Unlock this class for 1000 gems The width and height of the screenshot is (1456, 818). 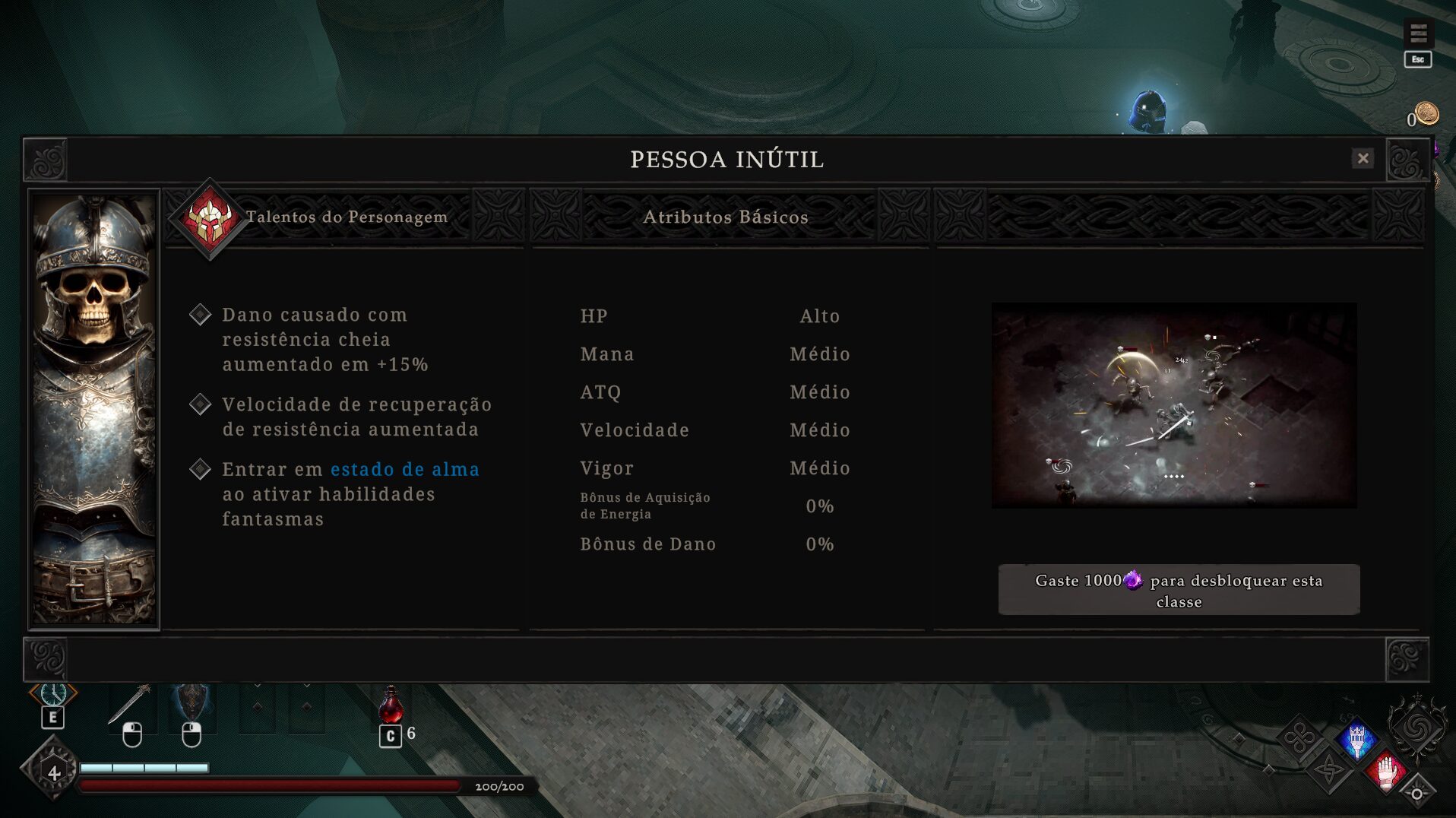pyautogui.click(x=1179, y=590)
